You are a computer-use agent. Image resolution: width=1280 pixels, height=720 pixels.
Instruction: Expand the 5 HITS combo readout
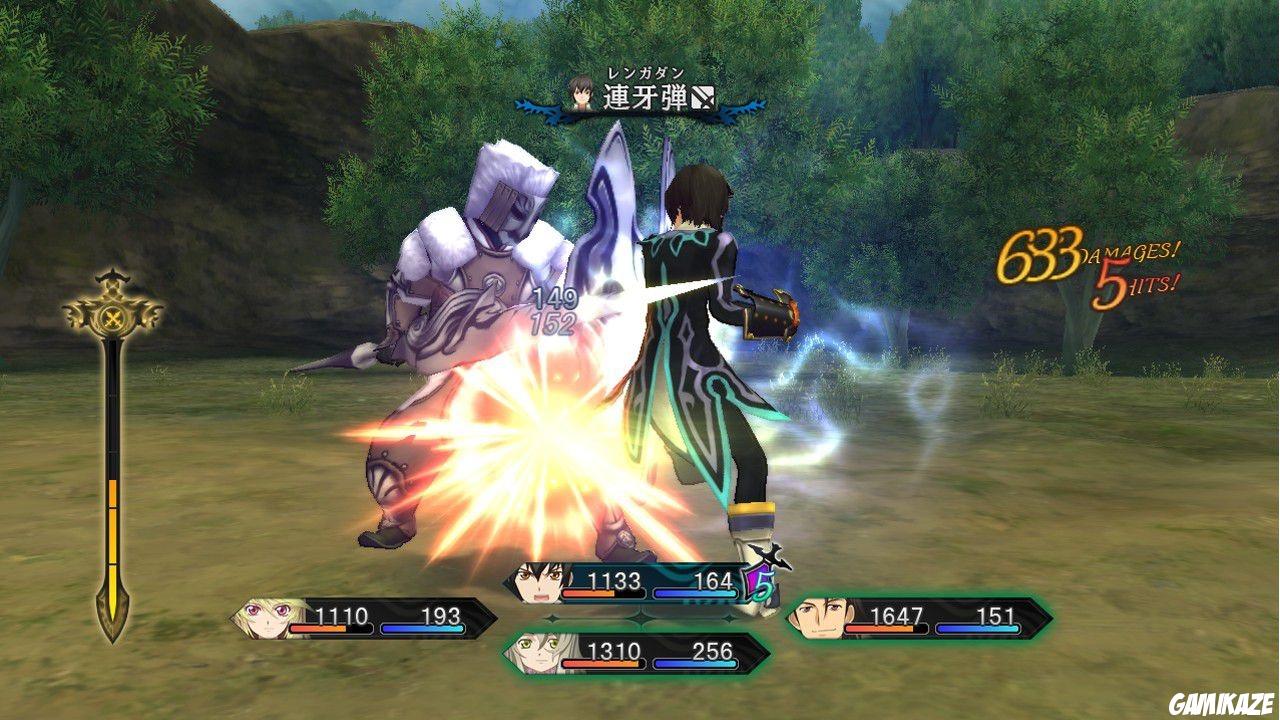click(1135, 285)
